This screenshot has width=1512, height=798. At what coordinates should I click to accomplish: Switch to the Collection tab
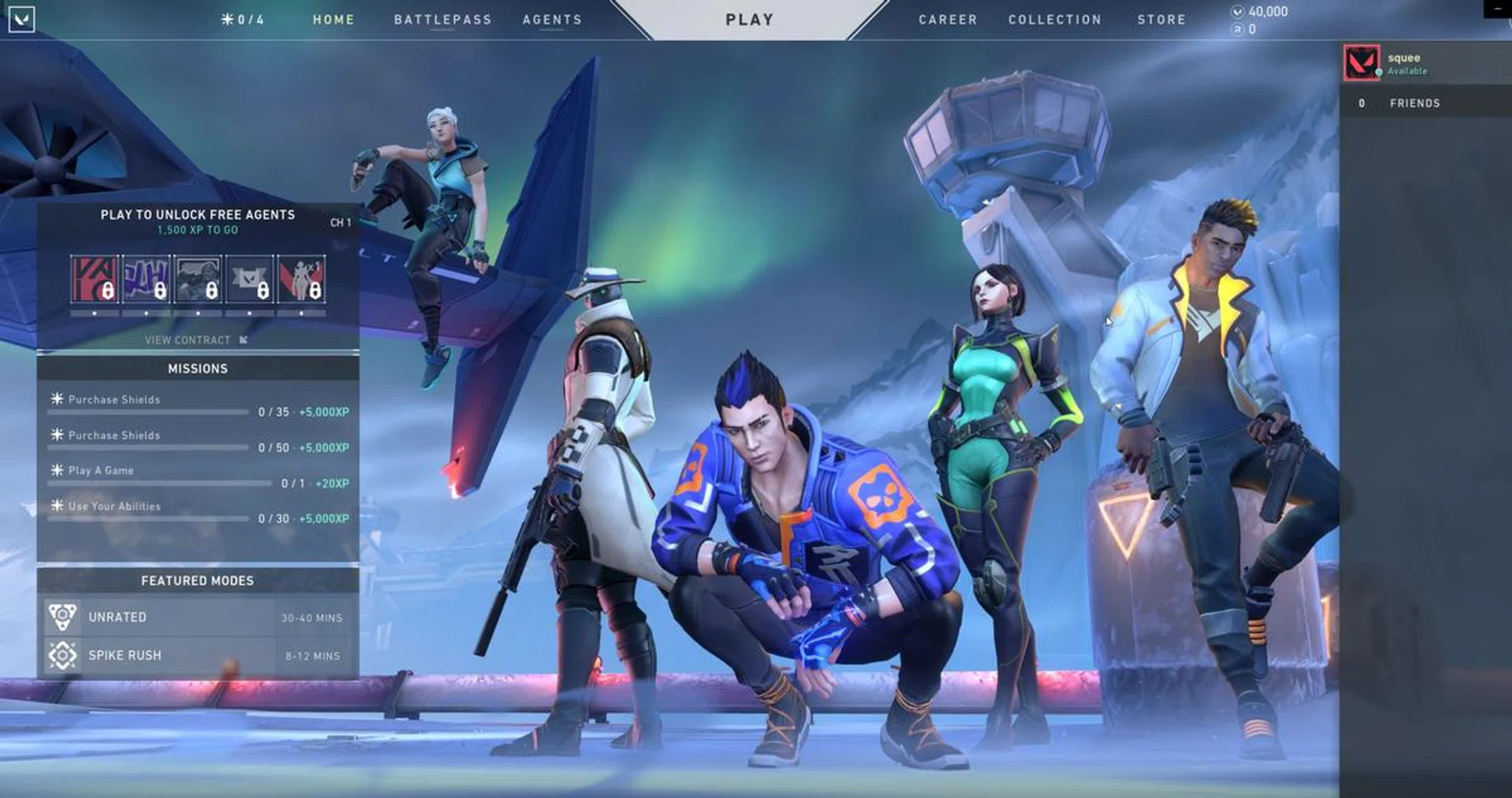point(1054,20)
